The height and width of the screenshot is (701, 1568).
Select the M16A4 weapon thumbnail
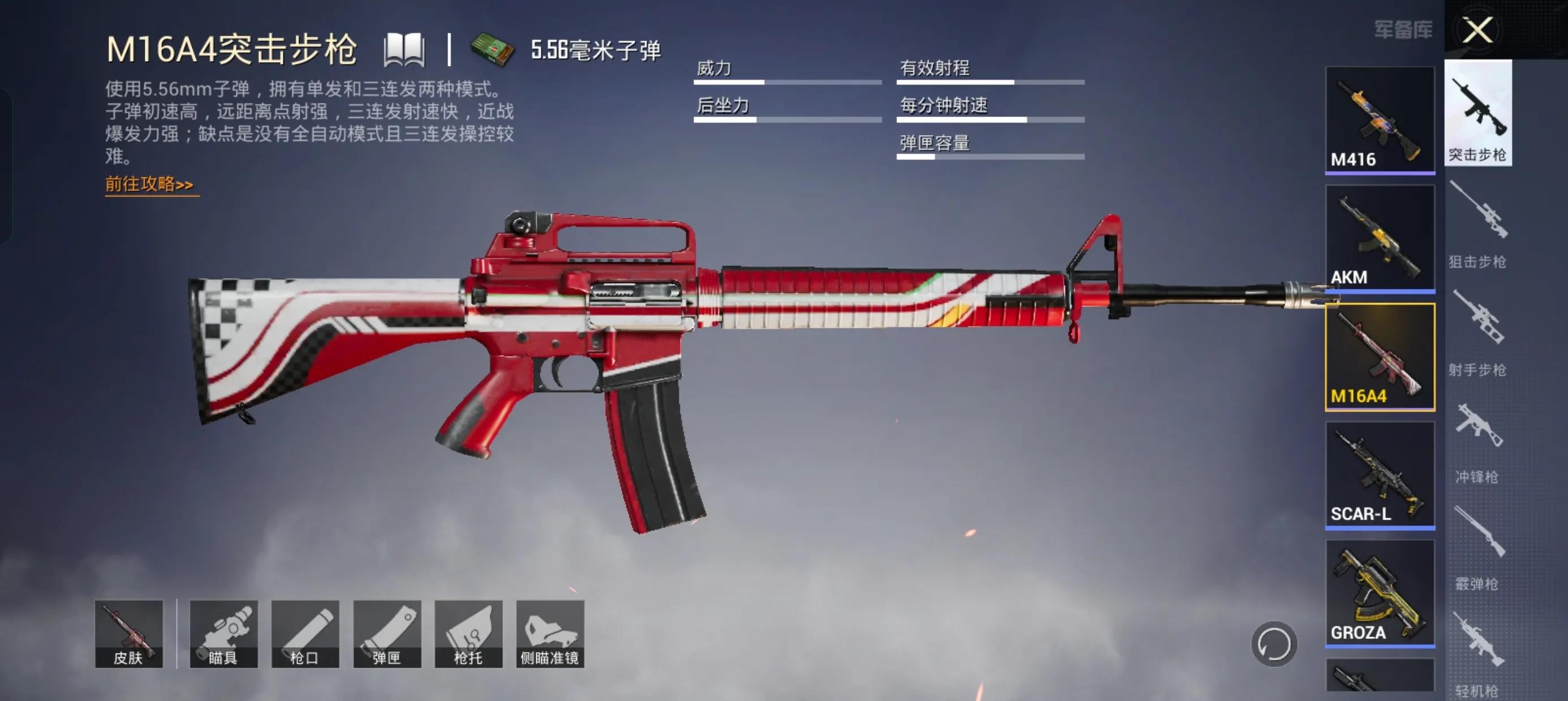tap(1379, 357)
